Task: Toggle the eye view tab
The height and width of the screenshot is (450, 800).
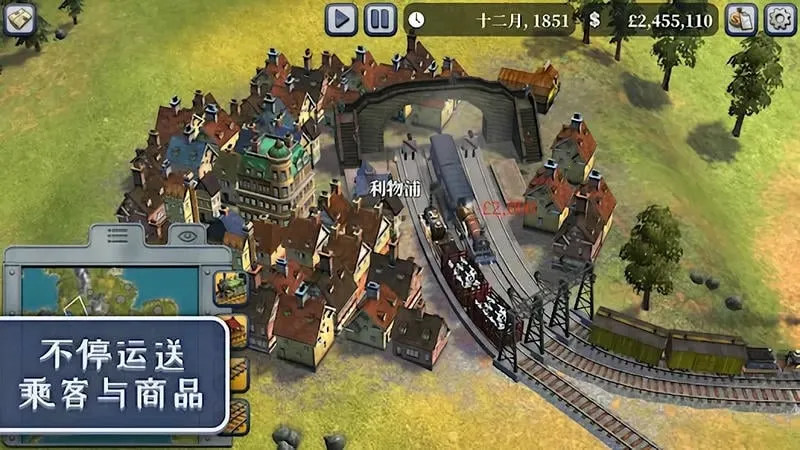Action: [x=186, y=237]
